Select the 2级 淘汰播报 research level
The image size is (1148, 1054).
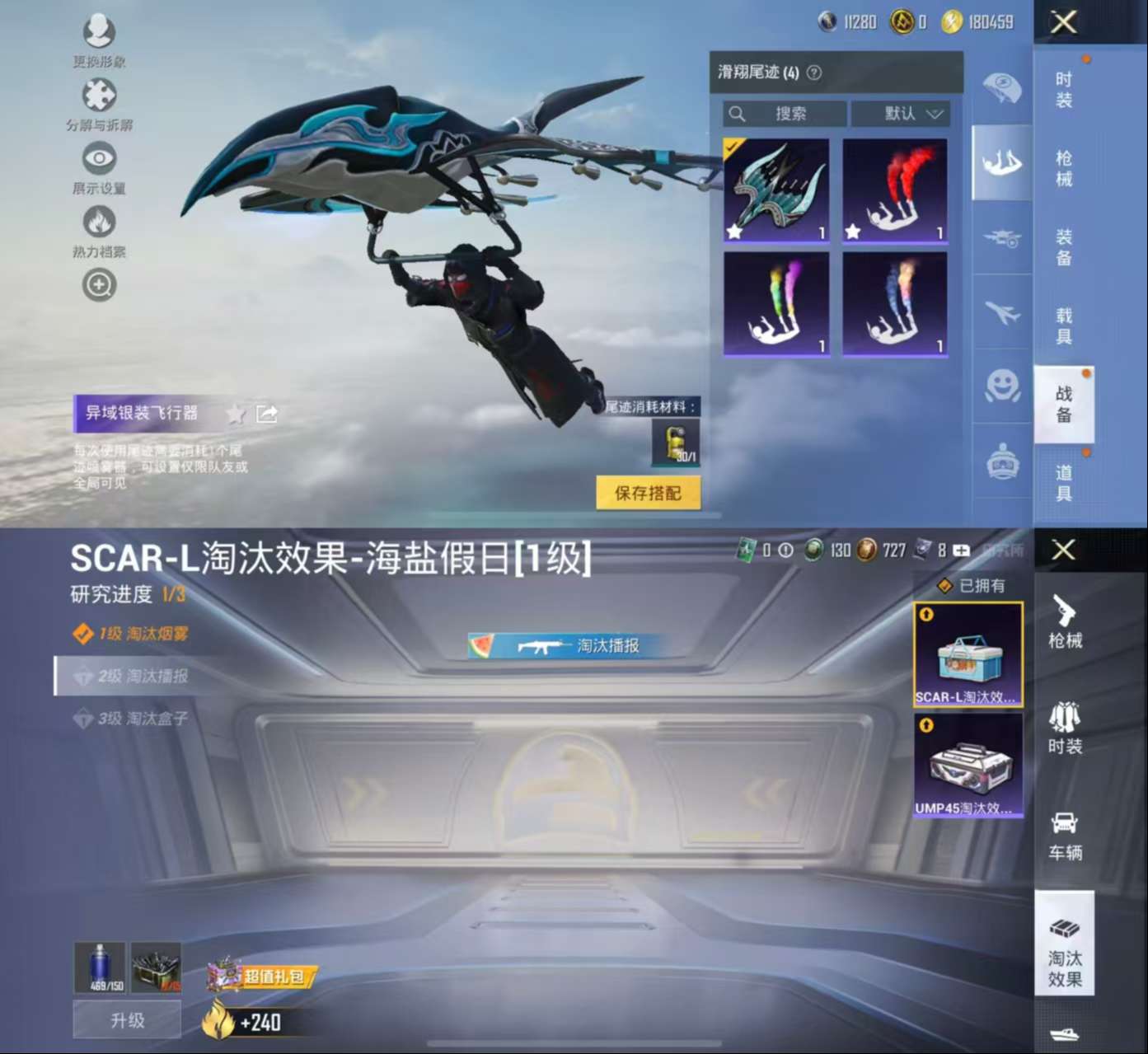pyautogui.click(x=132, y=677)
